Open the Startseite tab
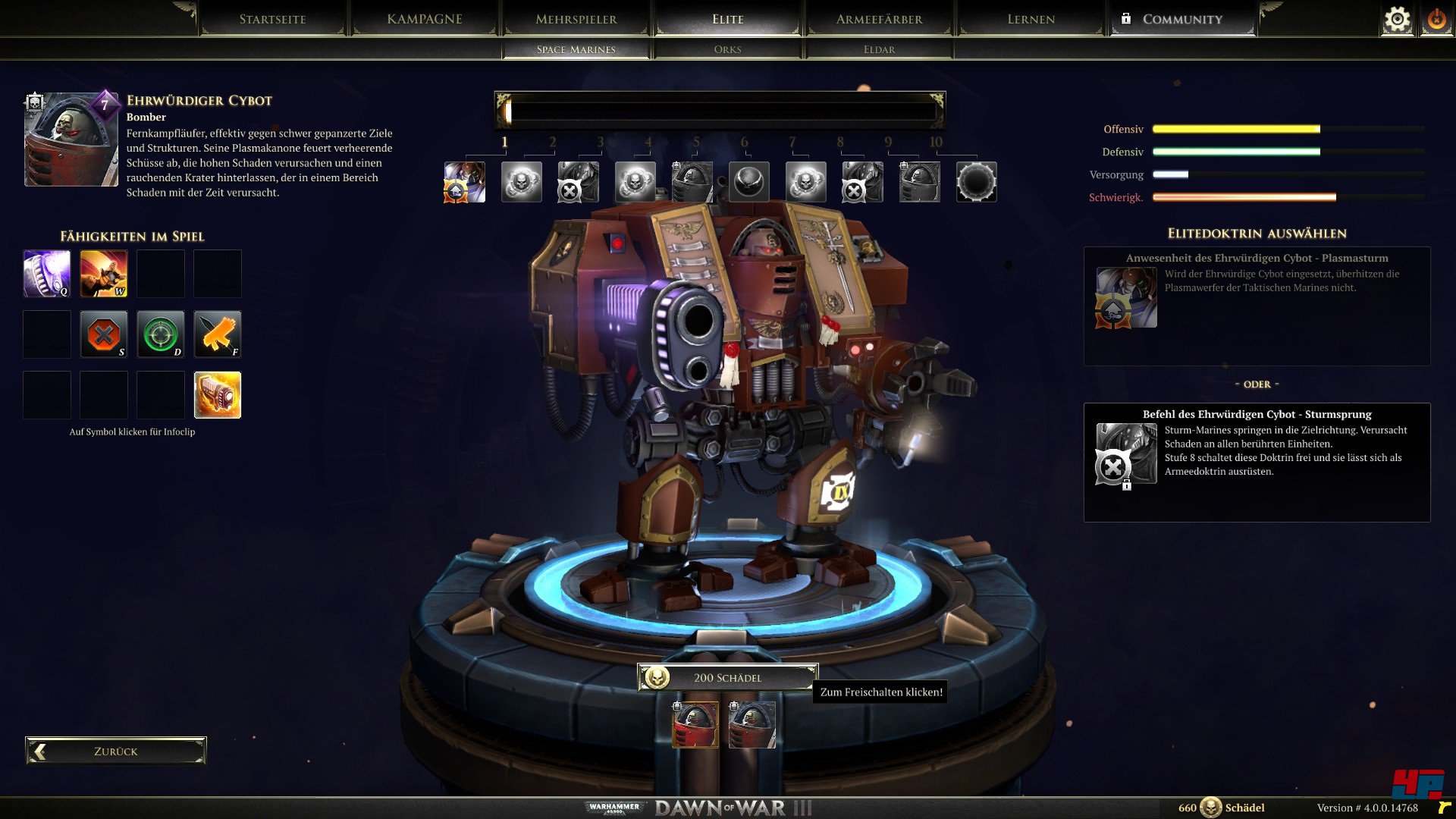 [x=272, y=19]
